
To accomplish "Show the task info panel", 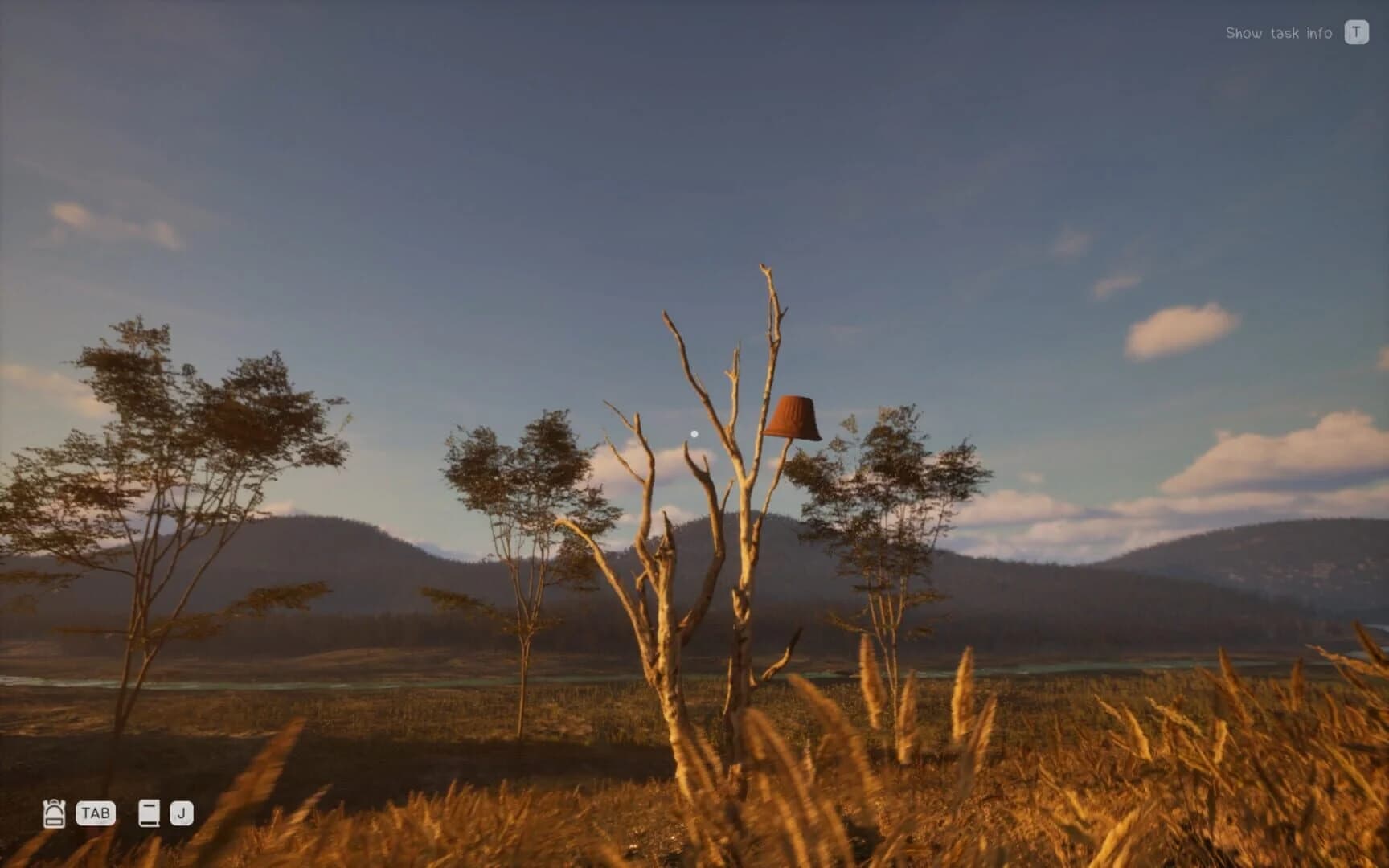I will pyautogui.click(x=1281, y=32).
